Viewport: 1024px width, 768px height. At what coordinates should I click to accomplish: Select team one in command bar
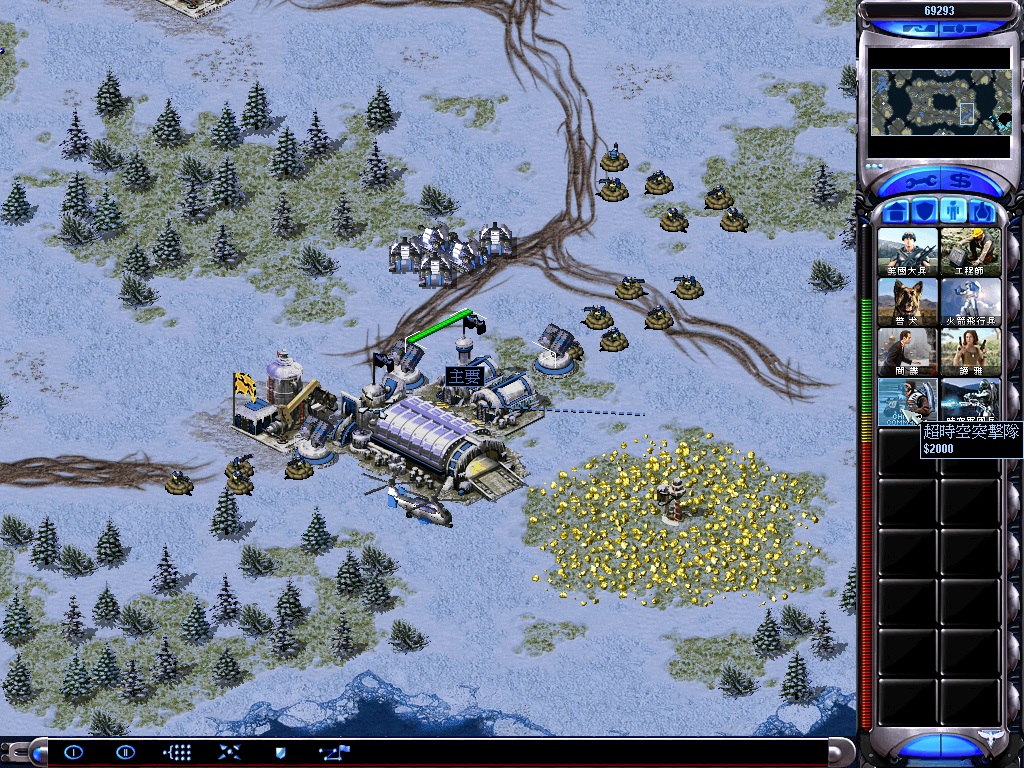pyautogui.click(x=74, y=752)
